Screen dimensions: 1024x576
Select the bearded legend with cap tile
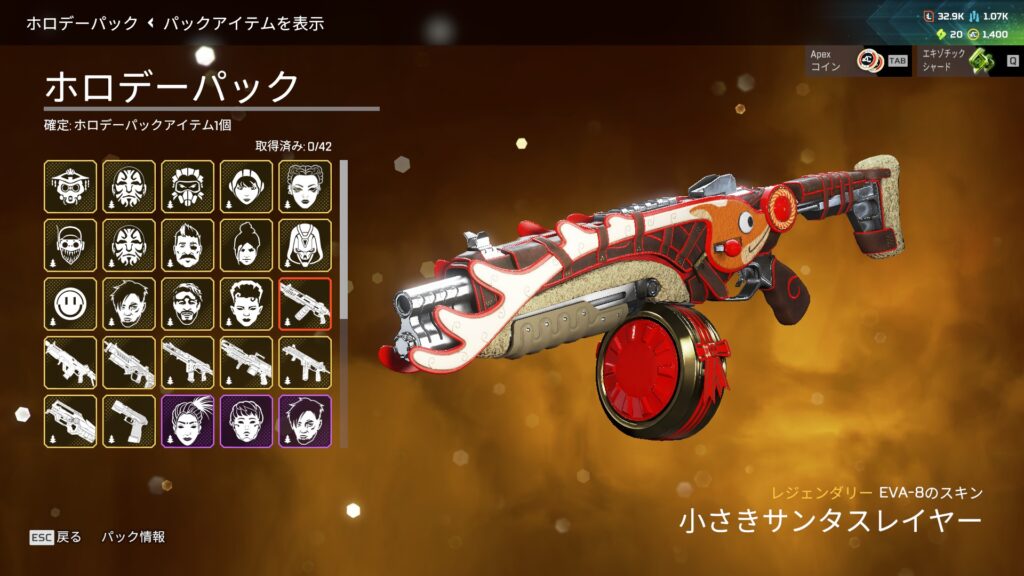pos(70,245)
